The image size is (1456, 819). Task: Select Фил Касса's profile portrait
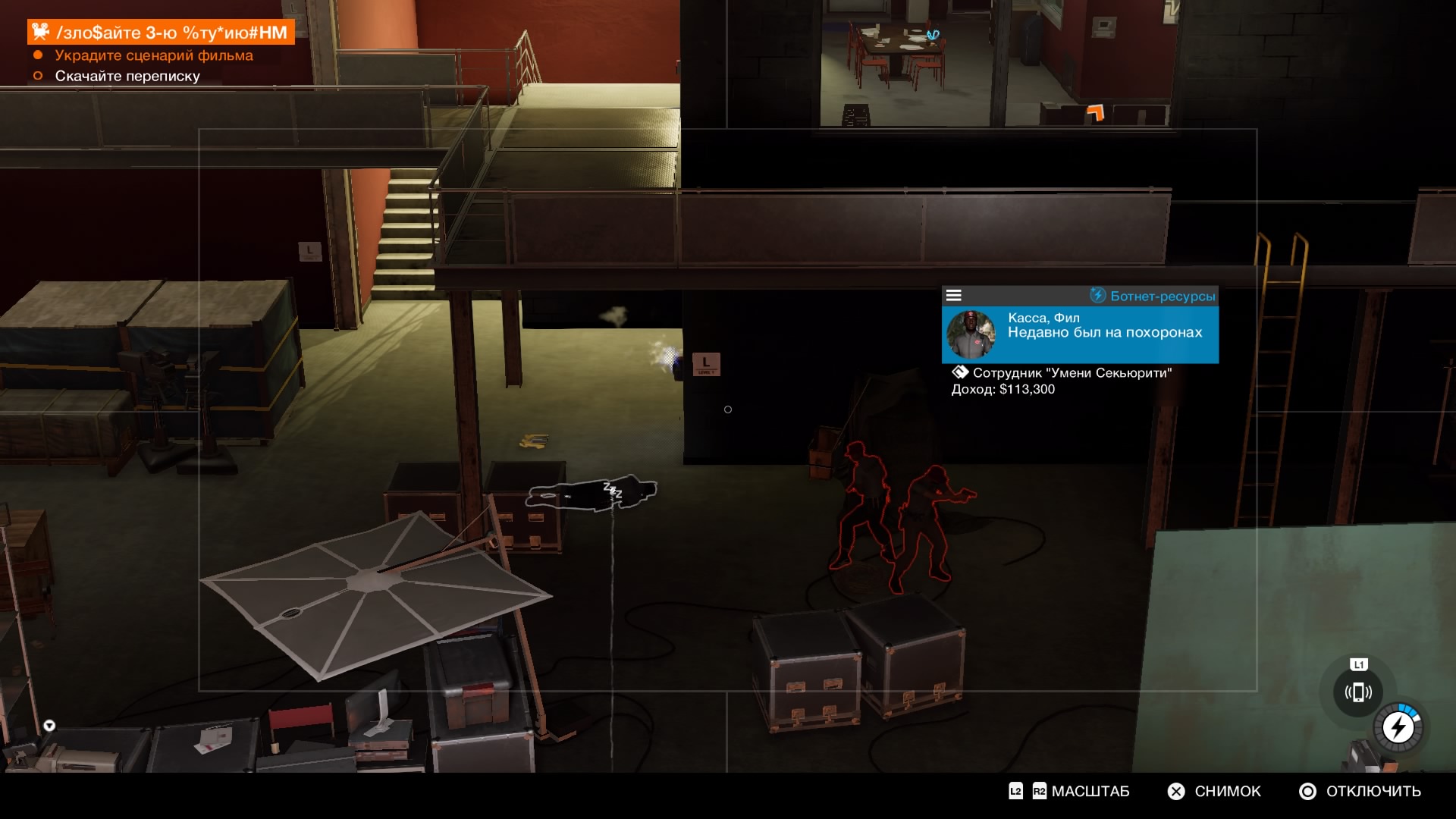(x=971, y=334)
